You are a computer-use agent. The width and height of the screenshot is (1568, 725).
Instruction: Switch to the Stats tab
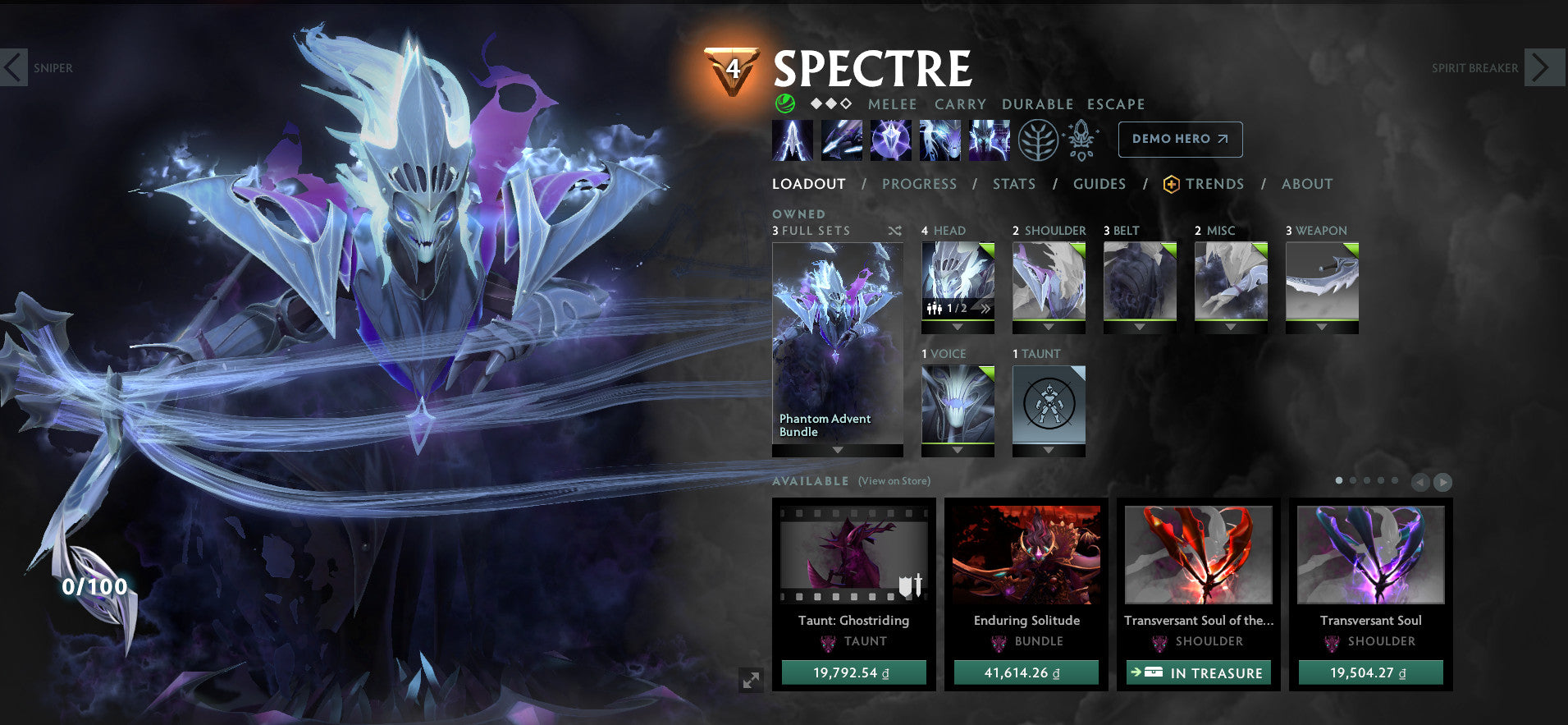click(1014, 184)
